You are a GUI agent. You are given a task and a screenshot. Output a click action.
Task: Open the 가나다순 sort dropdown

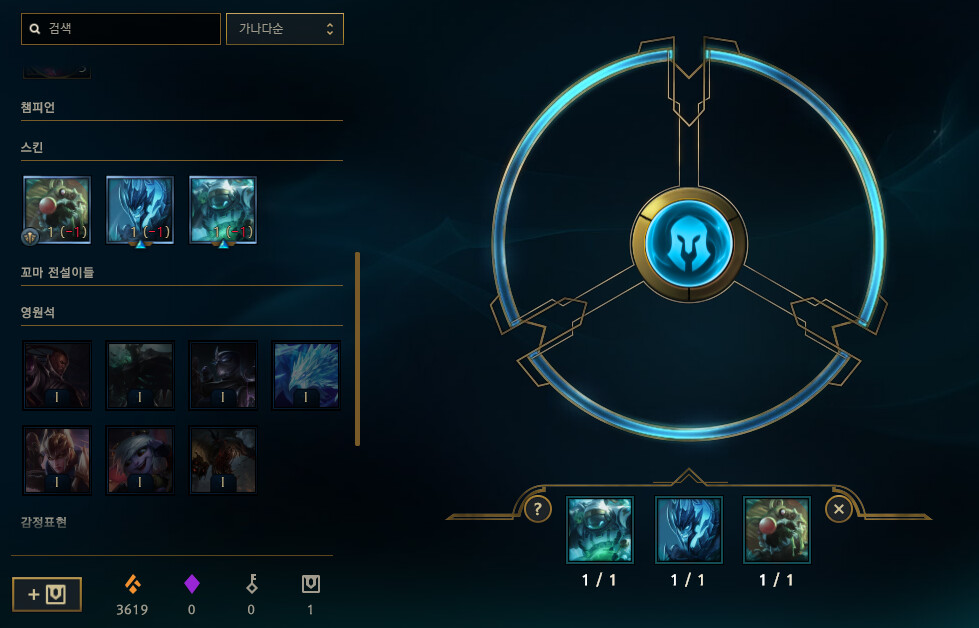[x=285, y=29]
